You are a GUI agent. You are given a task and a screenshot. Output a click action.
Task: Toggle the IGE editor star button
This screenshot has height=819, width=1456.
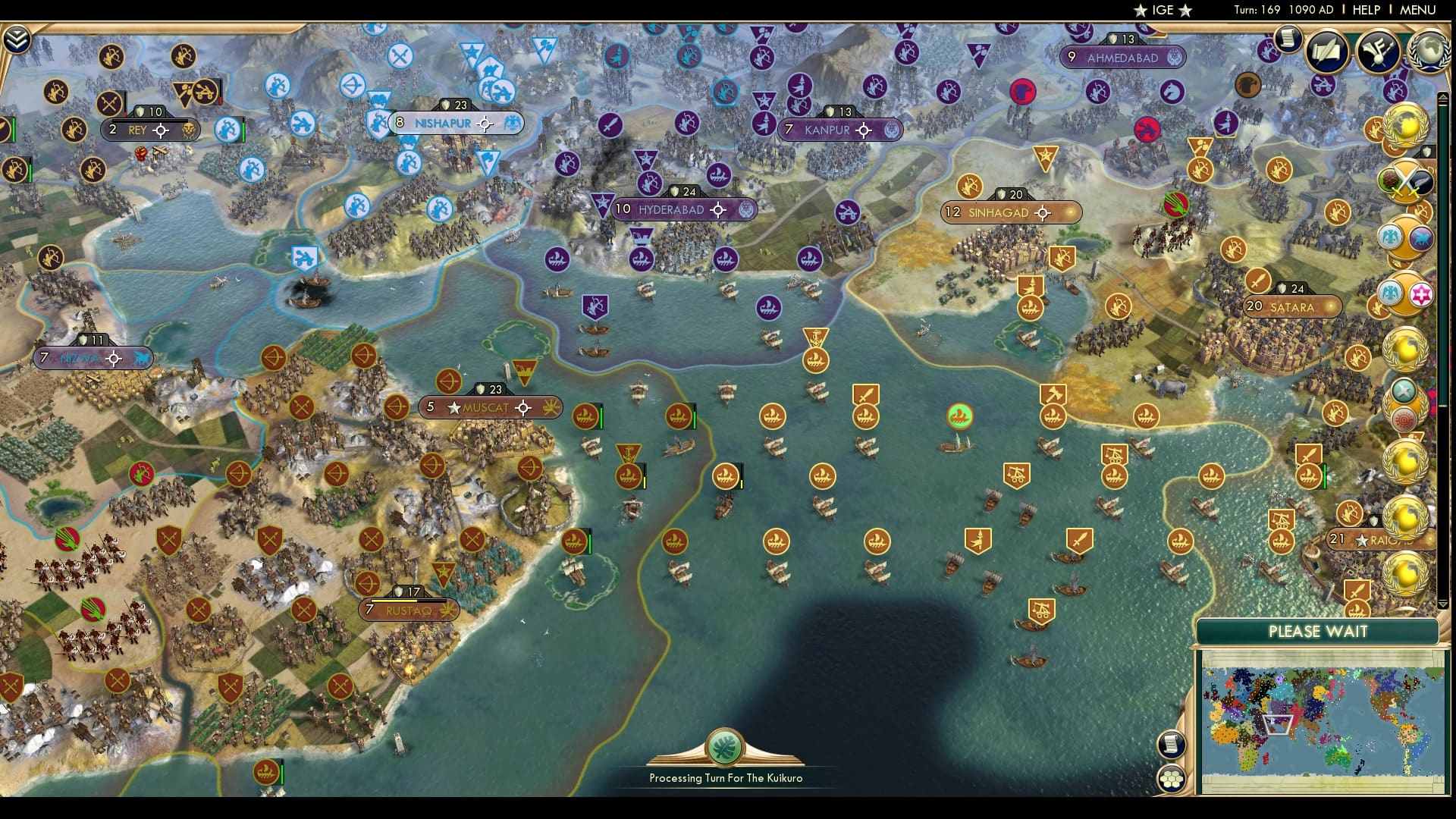[1156, 11]
